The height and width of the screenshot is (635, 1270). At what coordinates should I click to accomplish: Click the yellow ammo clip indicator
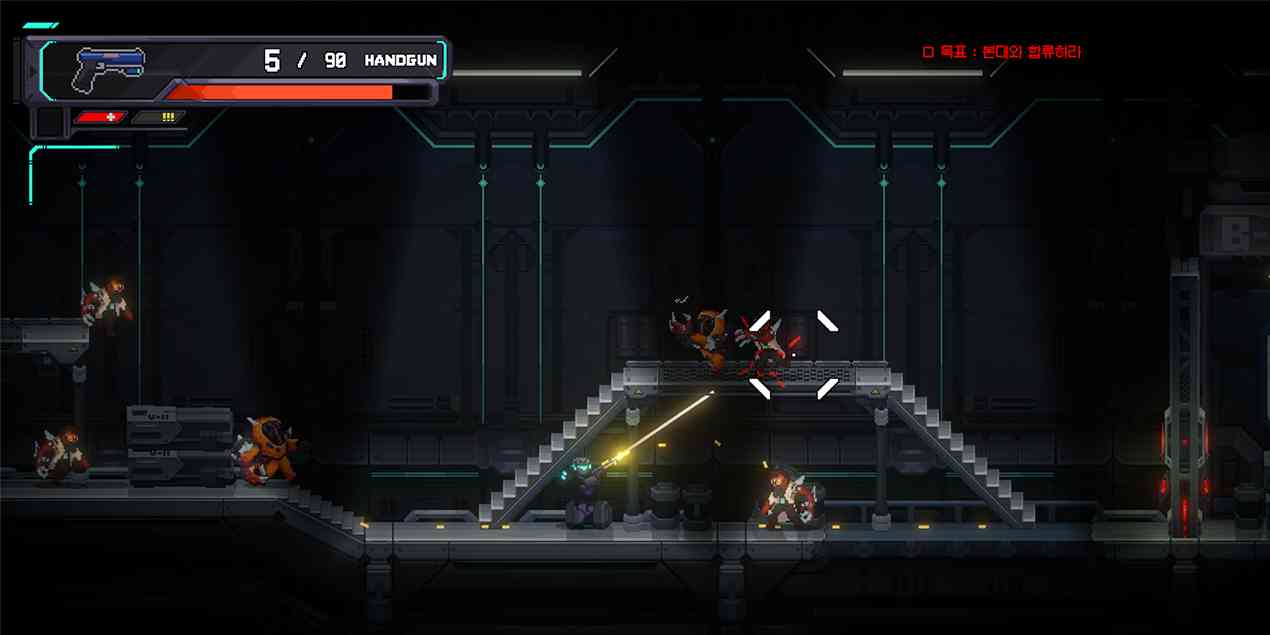point(160,117)
